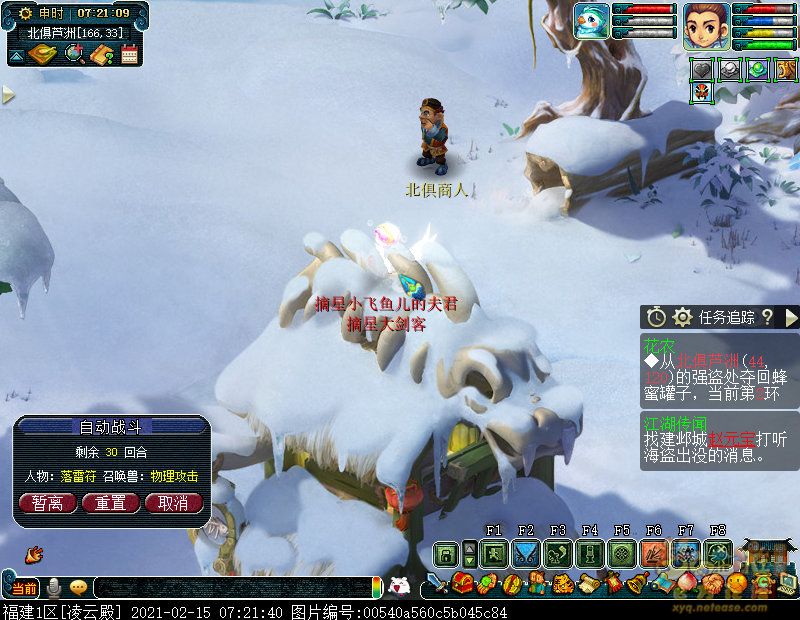800x620 pixels.
Task: Open the world map globe icon
Action: coord(74,54)
